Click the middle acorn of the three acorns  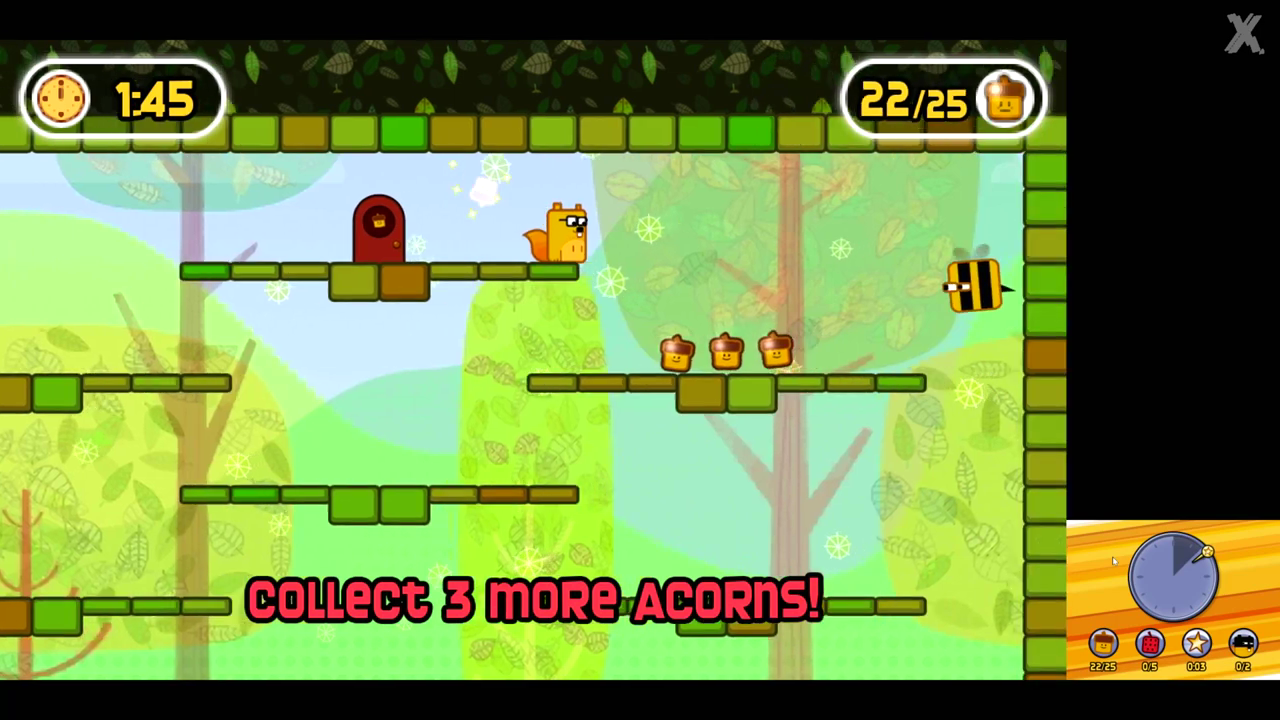coord(726,350)
